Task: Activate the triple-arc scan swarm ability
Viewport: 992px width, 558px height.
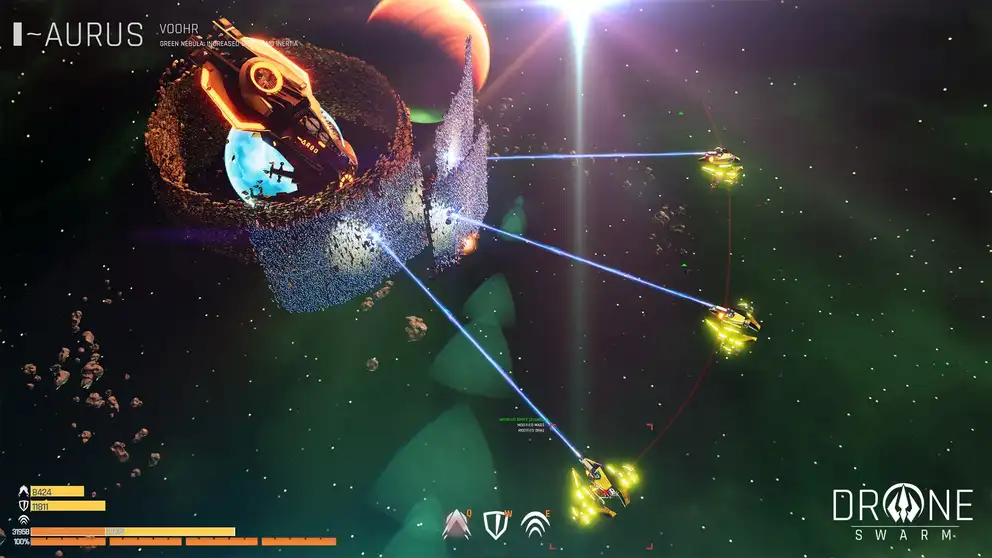Action: click(535, 524)
